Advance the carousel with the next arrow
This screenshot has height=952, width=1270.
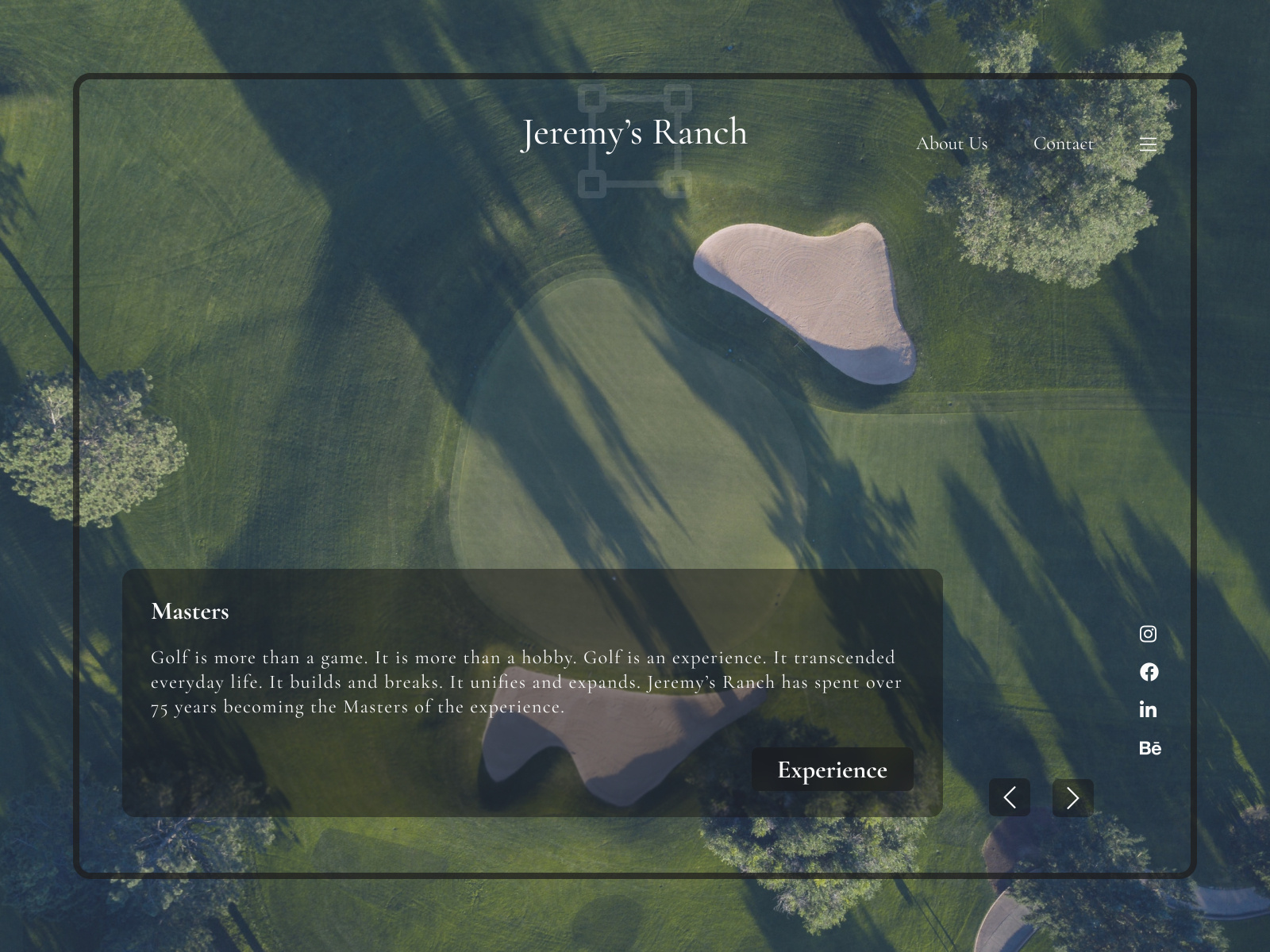click(x=1072, y=797)
